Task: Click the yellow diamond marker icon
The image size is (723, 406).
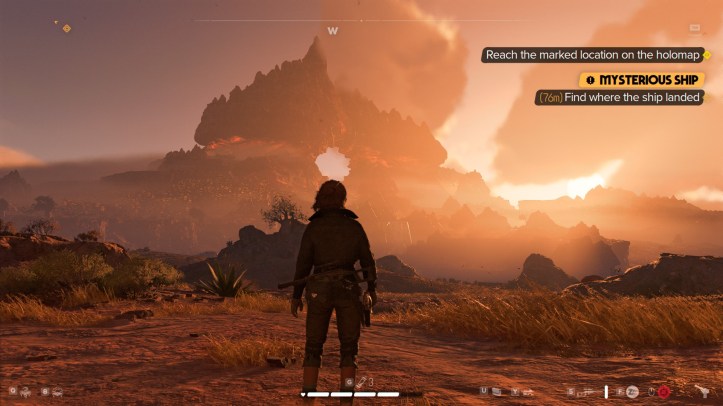Action: pyautogui.click(x=67, y=28)
